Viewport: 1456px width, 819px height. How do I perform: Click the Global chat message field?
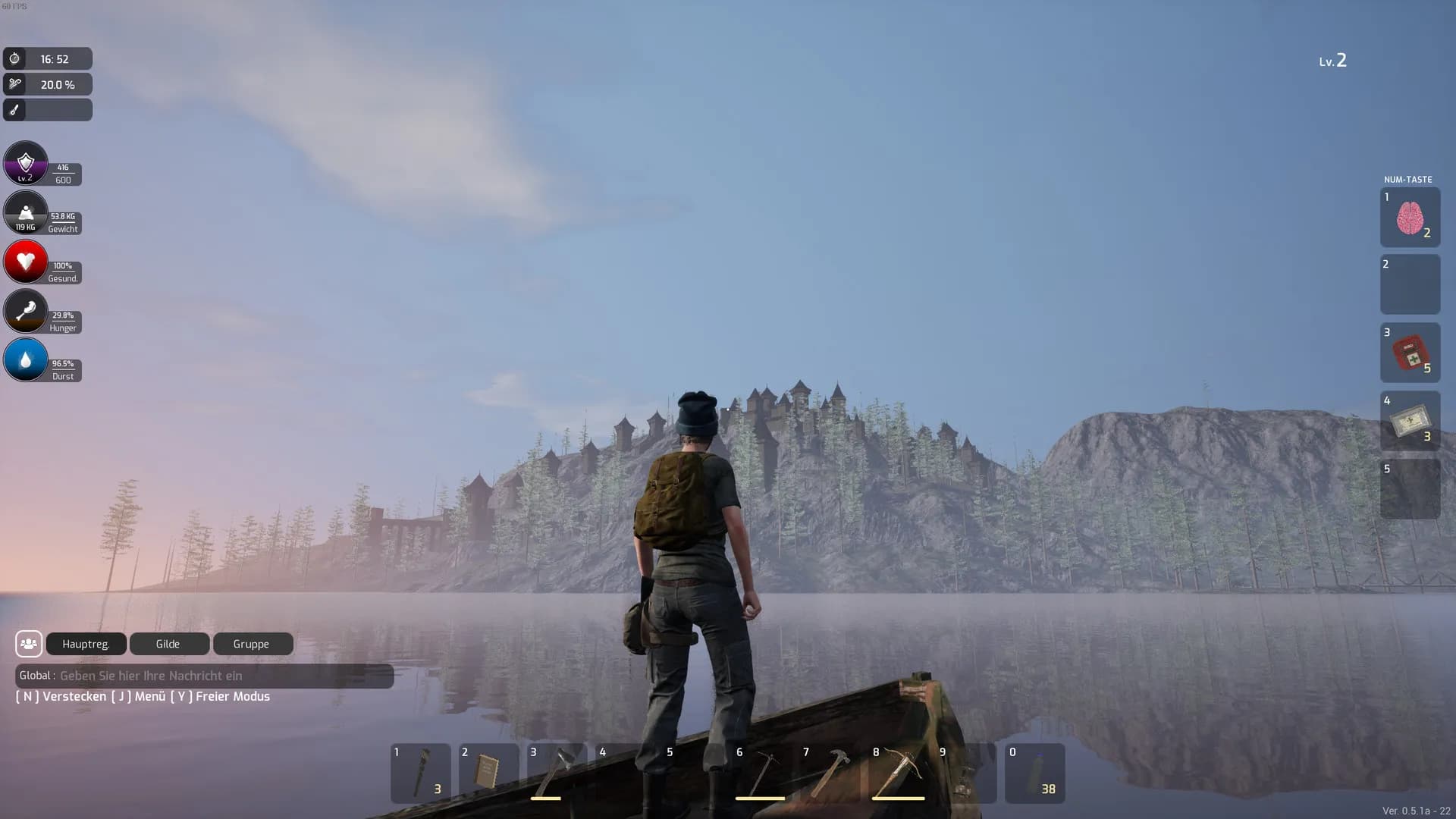tap(220, 676)
